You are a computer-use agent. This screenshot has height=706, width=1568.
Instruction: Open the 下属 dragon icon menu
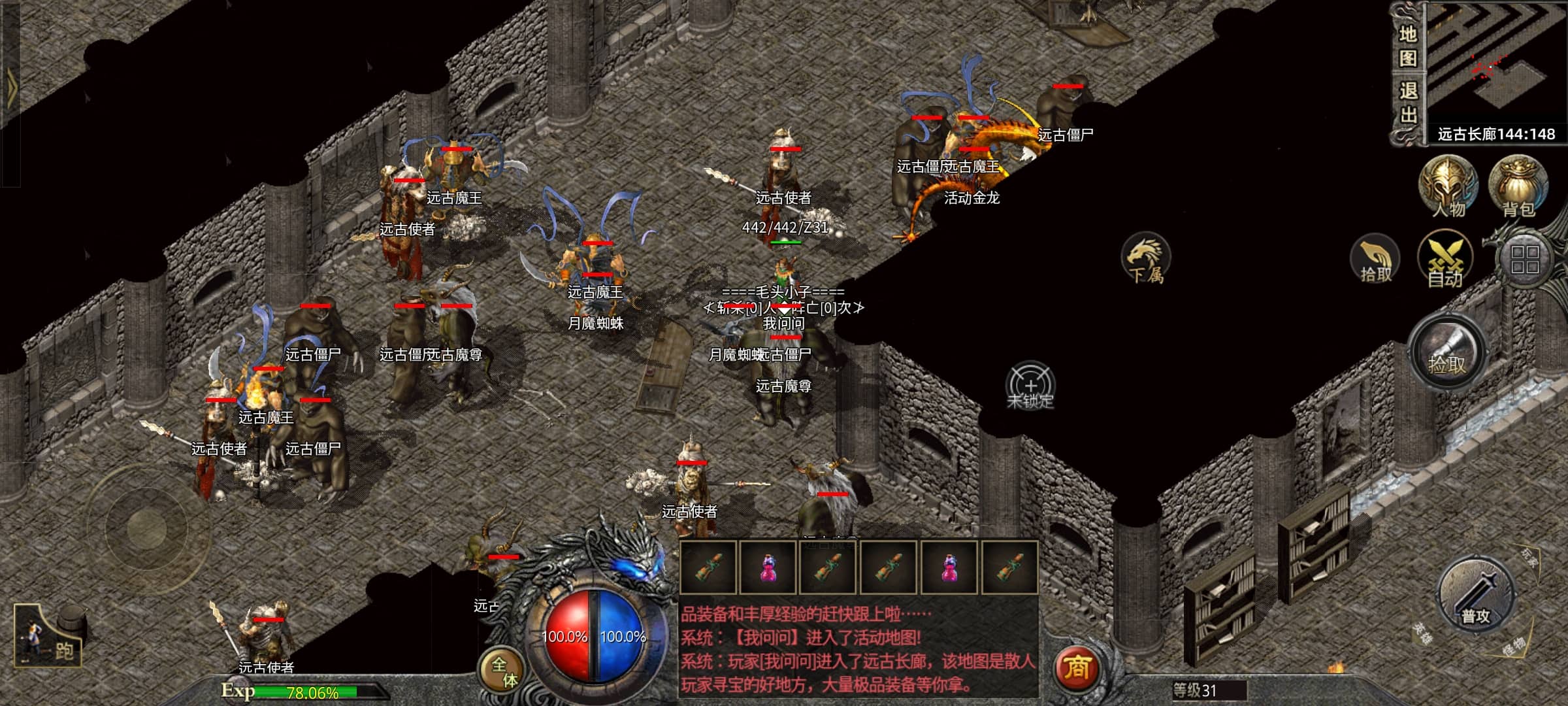1146,260
